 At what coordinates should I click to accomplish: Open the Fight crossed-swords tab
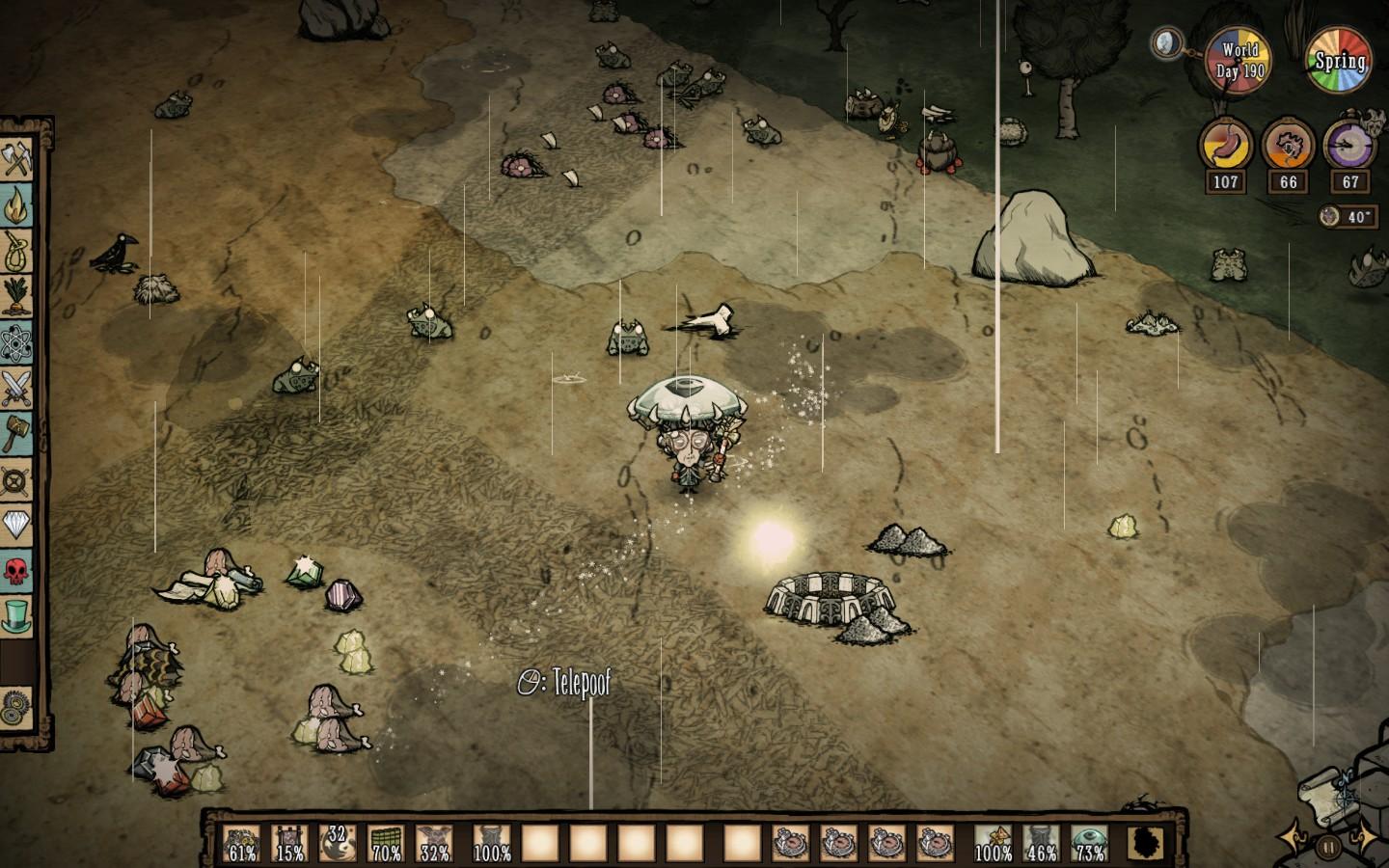17,388
